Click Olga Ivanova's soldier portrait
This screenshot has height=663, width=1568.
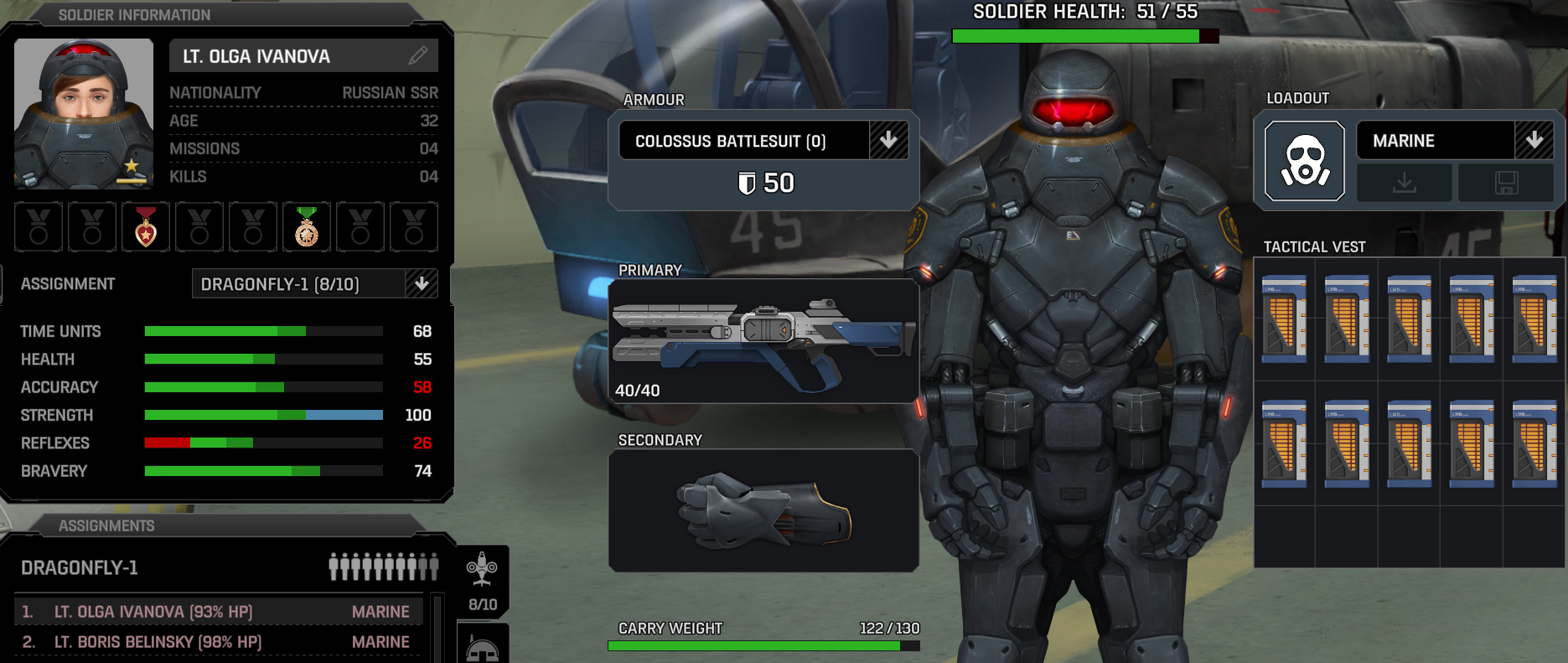click(x=84, y=113)
